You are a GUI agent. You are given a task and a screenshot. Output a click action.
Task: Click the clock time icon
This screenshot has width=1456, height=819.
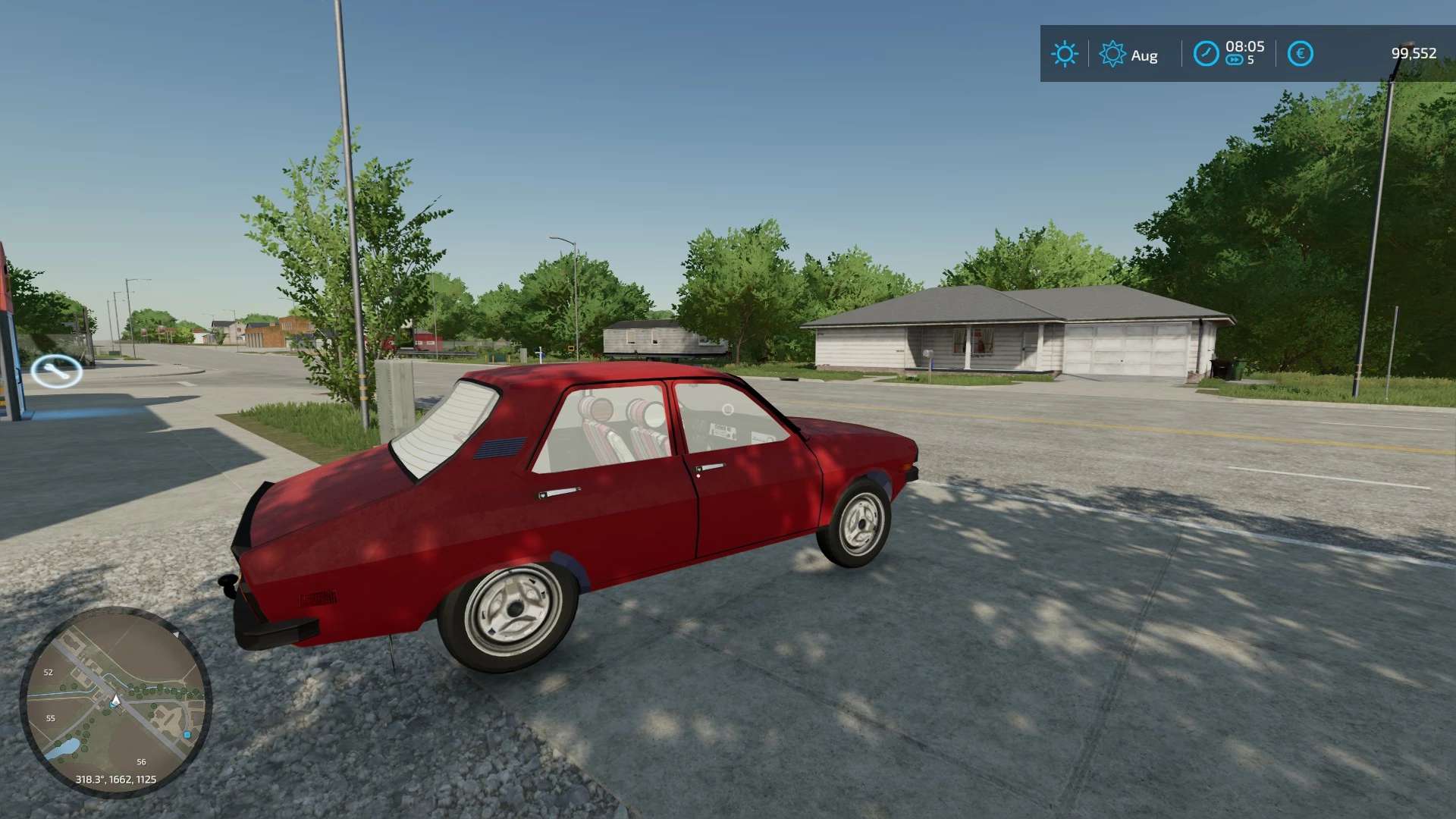click(1205, 54)
